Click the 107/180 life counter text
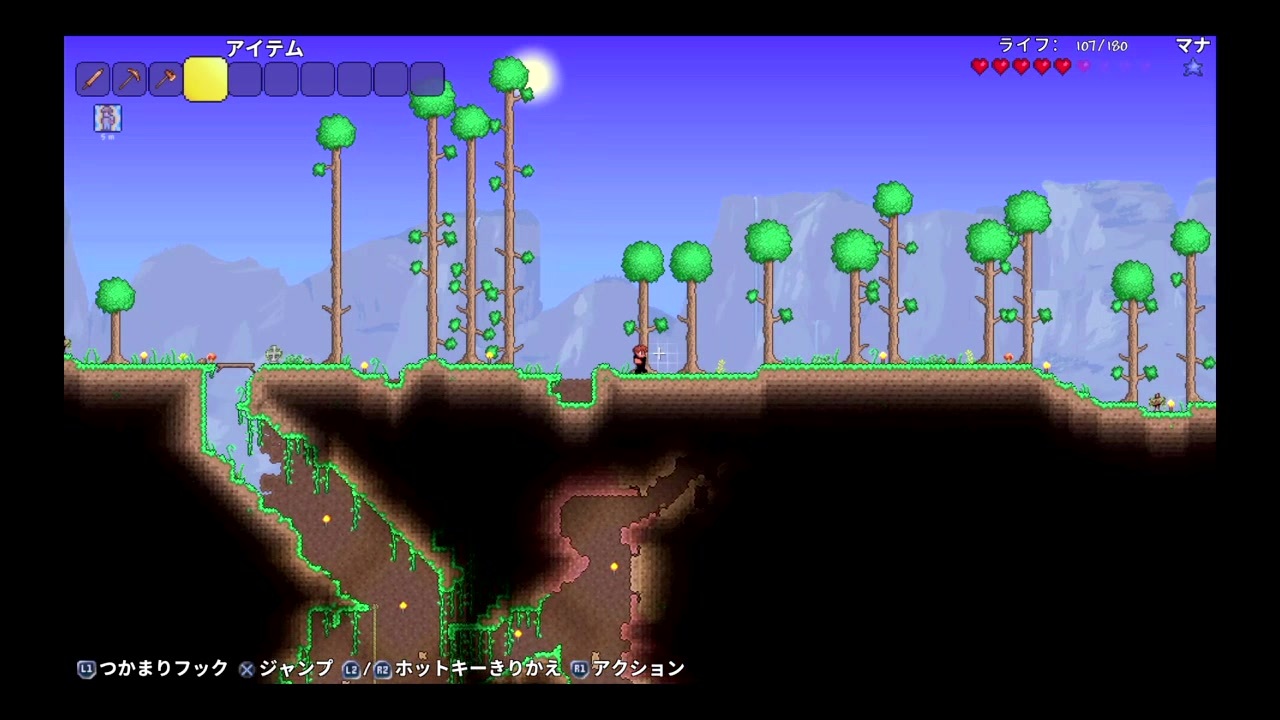 click(1100, 45)
